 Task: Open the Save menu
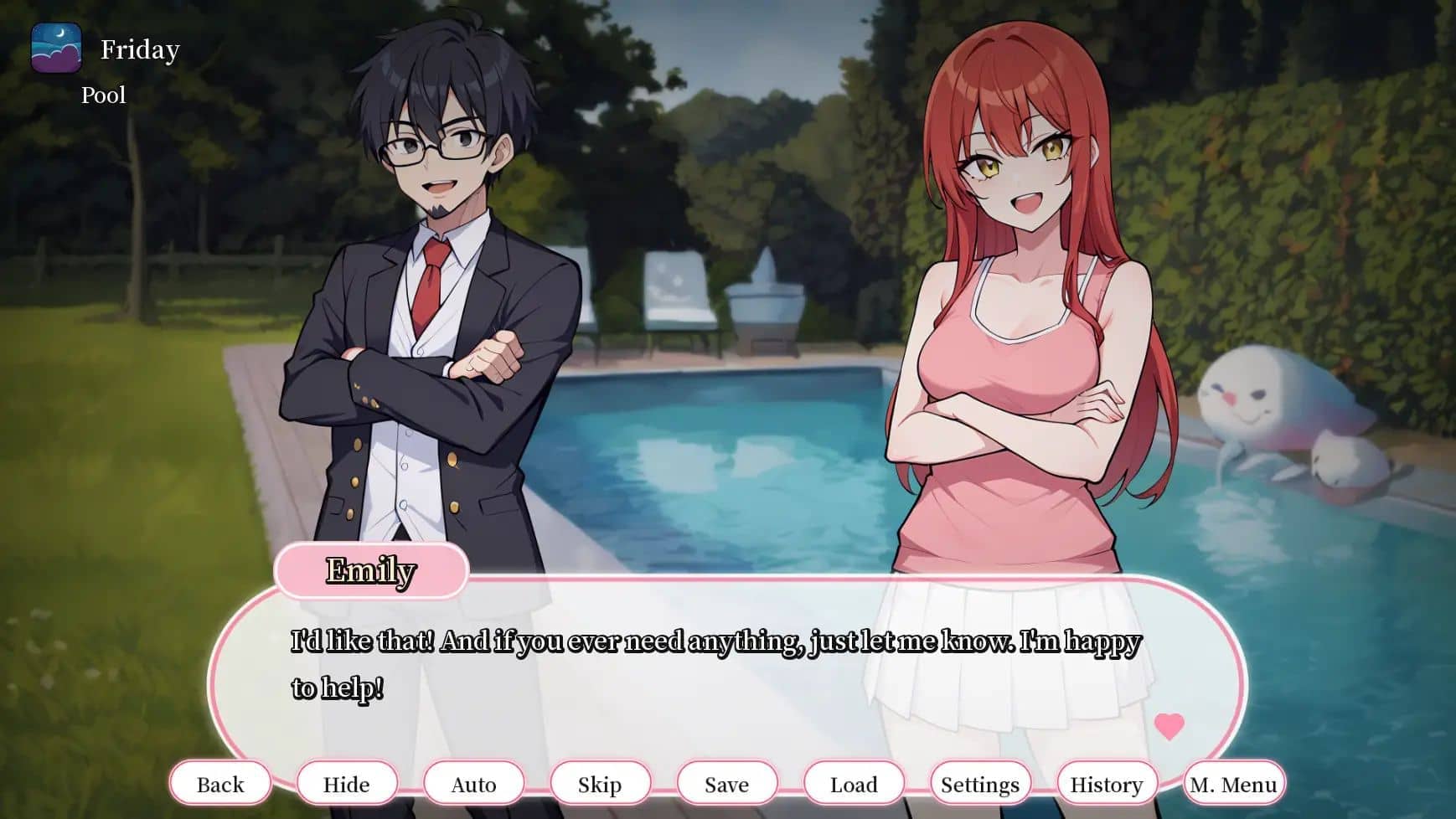[726, 784]
